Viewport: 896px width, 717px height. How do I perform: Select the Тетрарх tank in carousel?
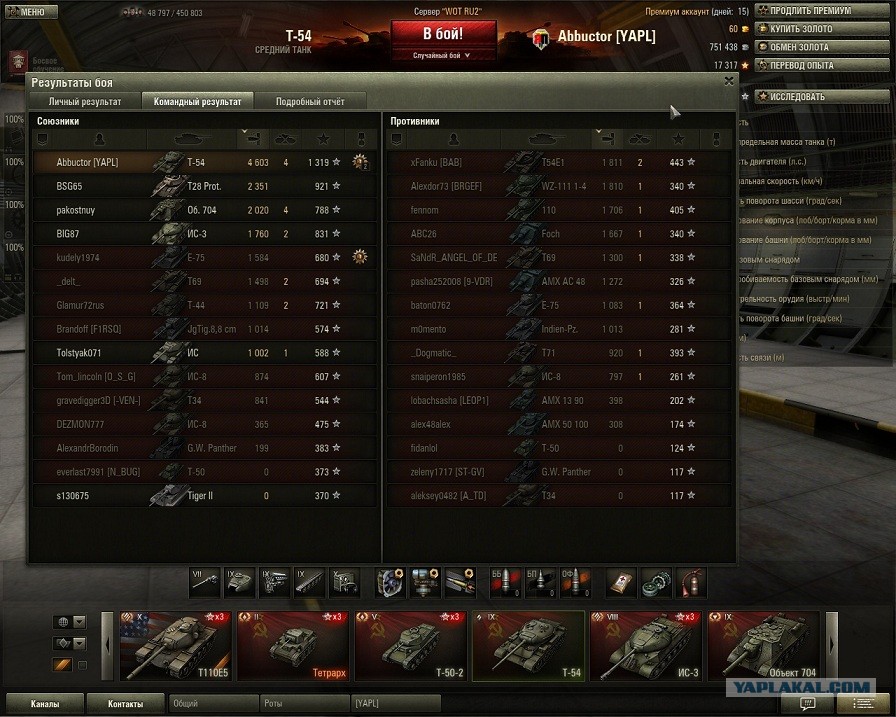click(294, 645)
